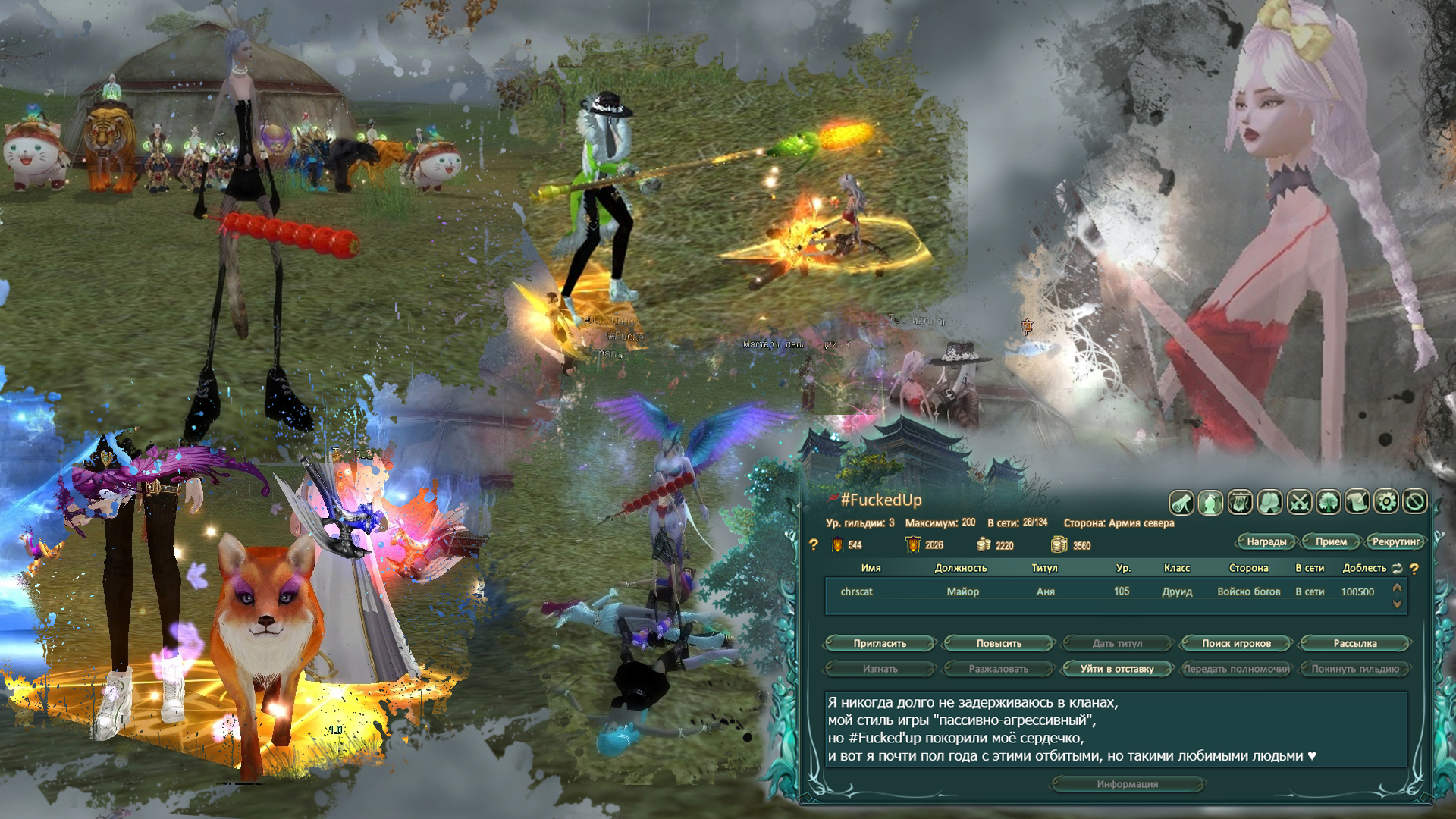The height and width of the screenshot is (819, 1456).
Task: Sort members by Должность column header
Action: [961, 568]
